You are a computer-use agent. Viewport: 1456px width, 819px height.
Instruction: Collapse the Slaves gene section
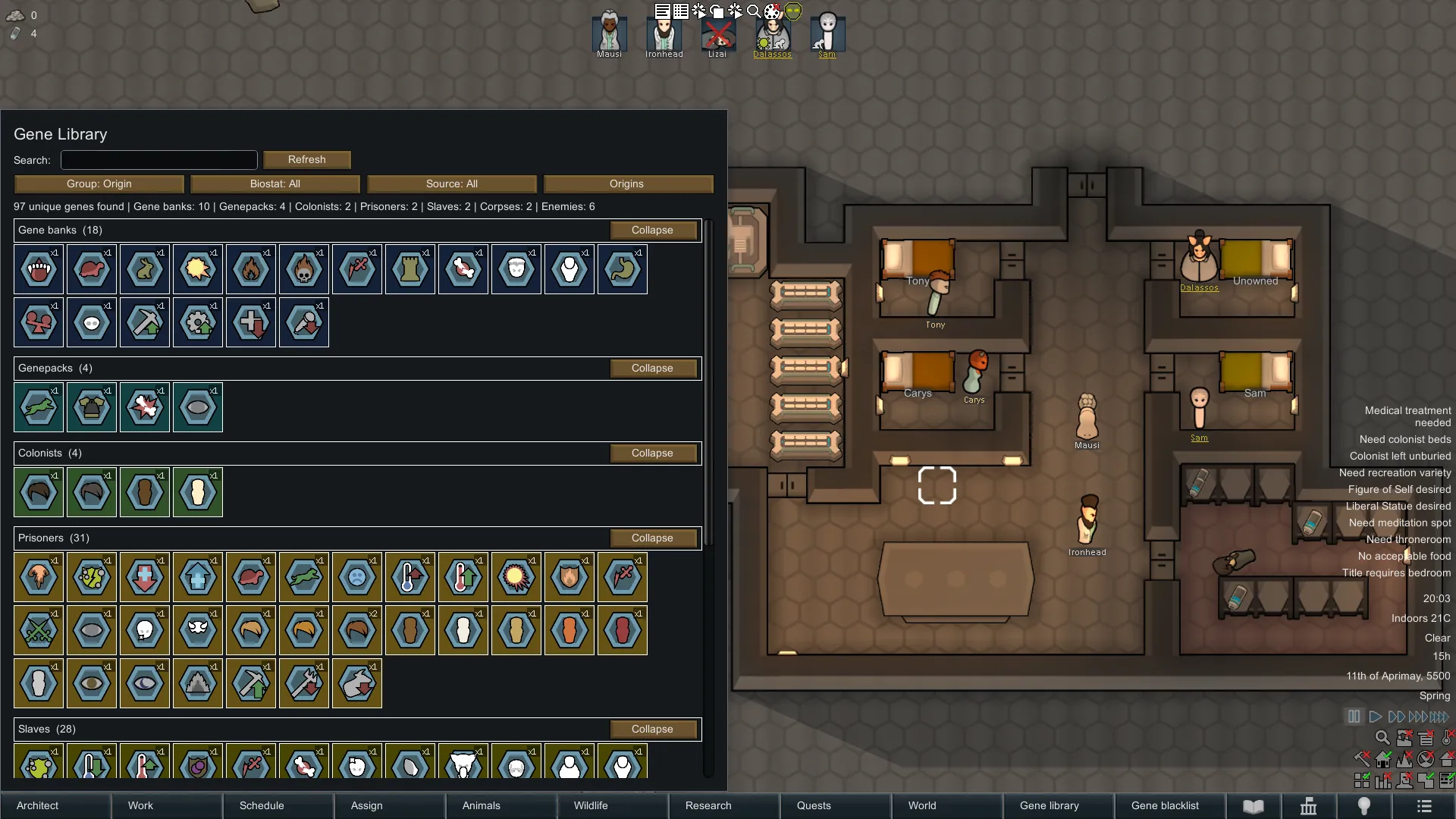[652, 730]
